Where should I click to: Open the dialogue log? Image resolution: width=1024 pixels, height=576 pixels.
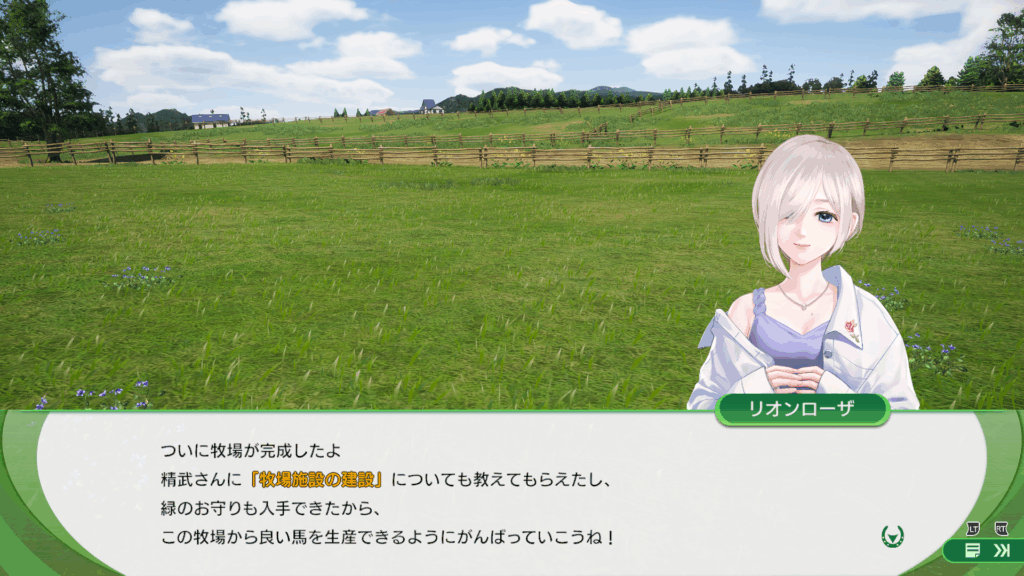(x=973, y=551)
